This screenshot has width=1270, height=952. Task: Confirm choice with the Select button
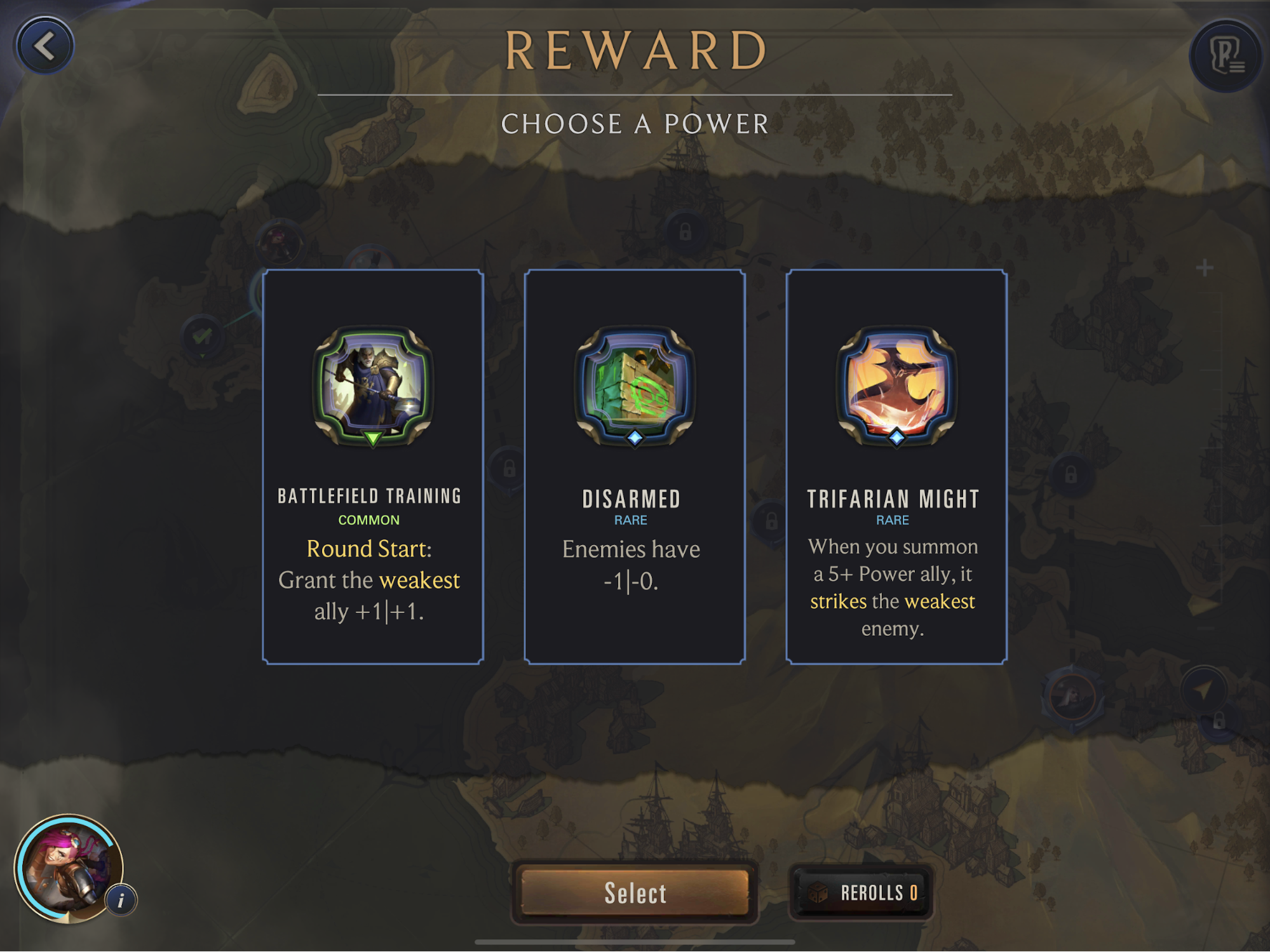coord(635,892)
